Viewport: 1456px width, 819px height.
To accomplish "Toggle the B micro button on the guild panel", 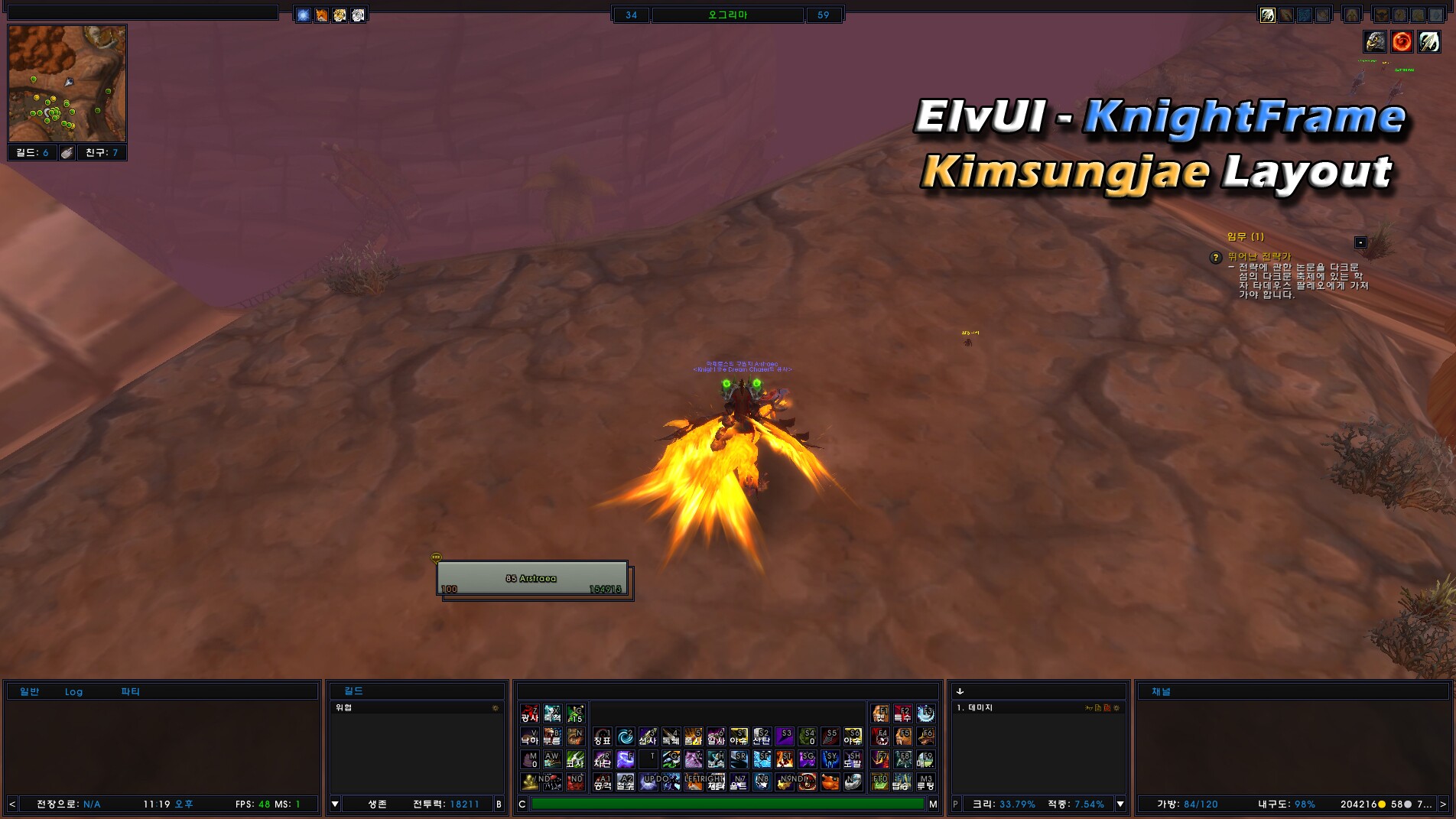I will [498, 804].
